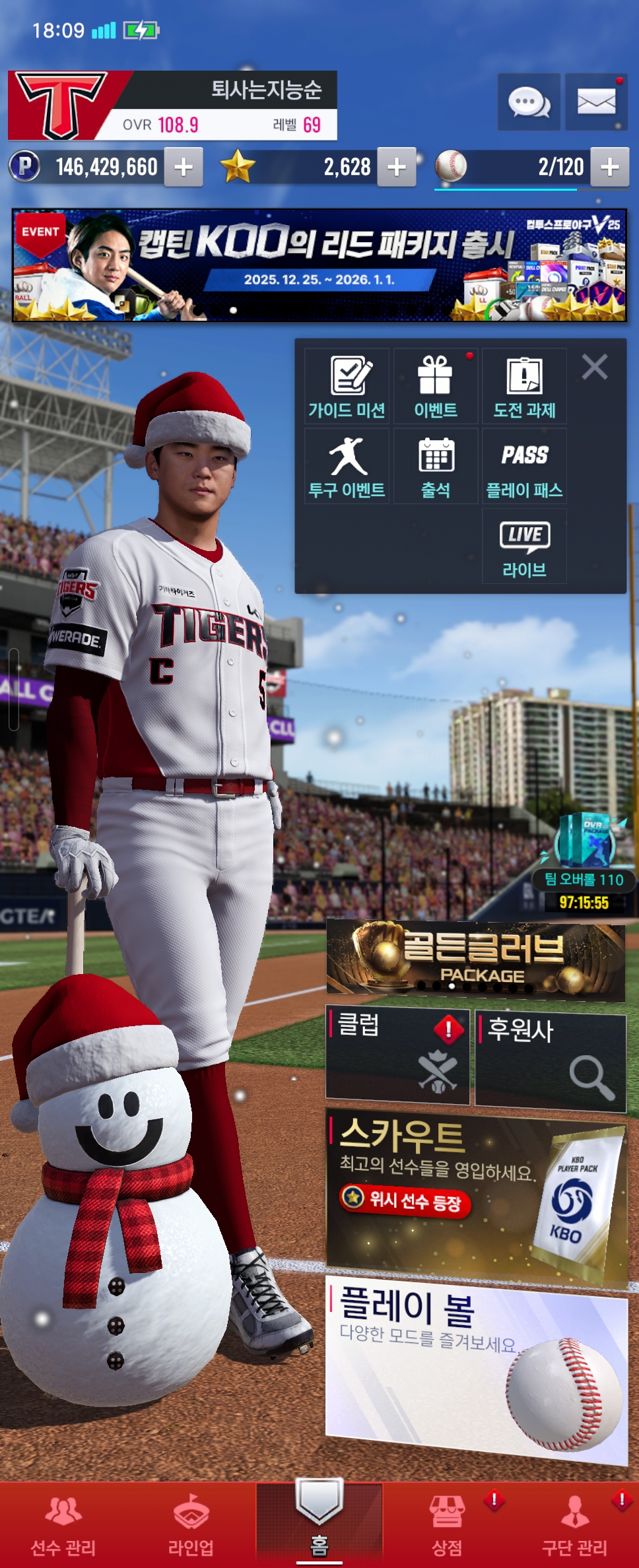Switch to the 상점 shop tab
Viewport: 639px width, 1568px height.
click(447, 1524)
